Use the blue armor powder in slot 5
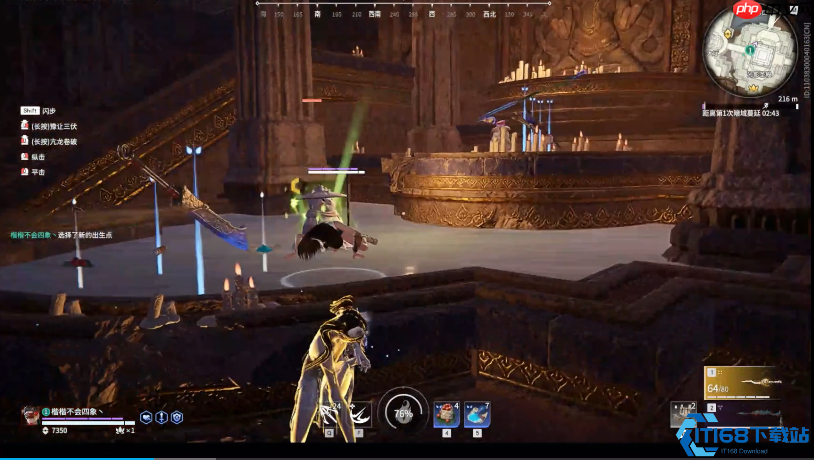814x460 pixels. point(476,415)
